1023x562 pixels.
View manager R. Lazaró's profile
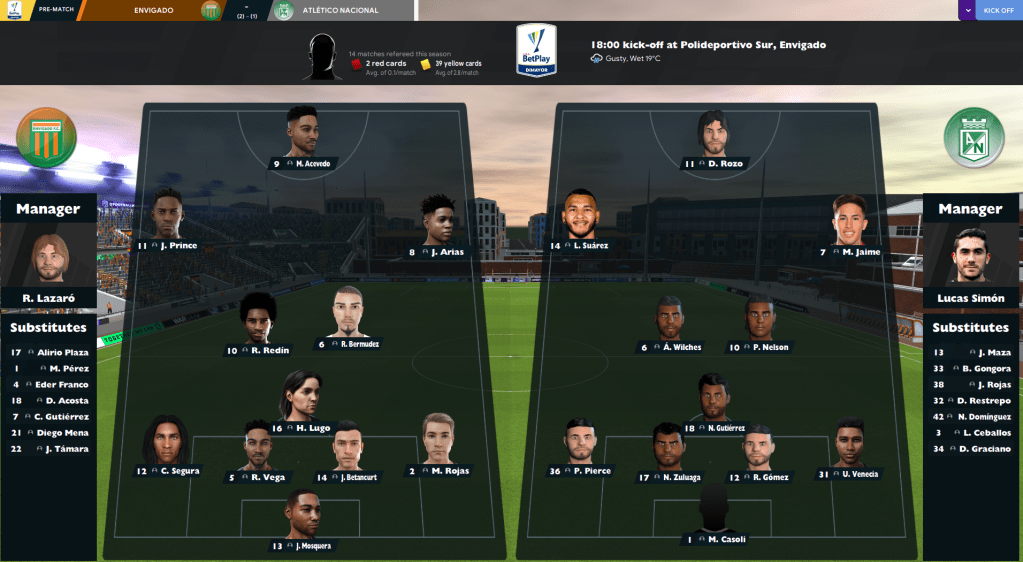coord(49,259)
